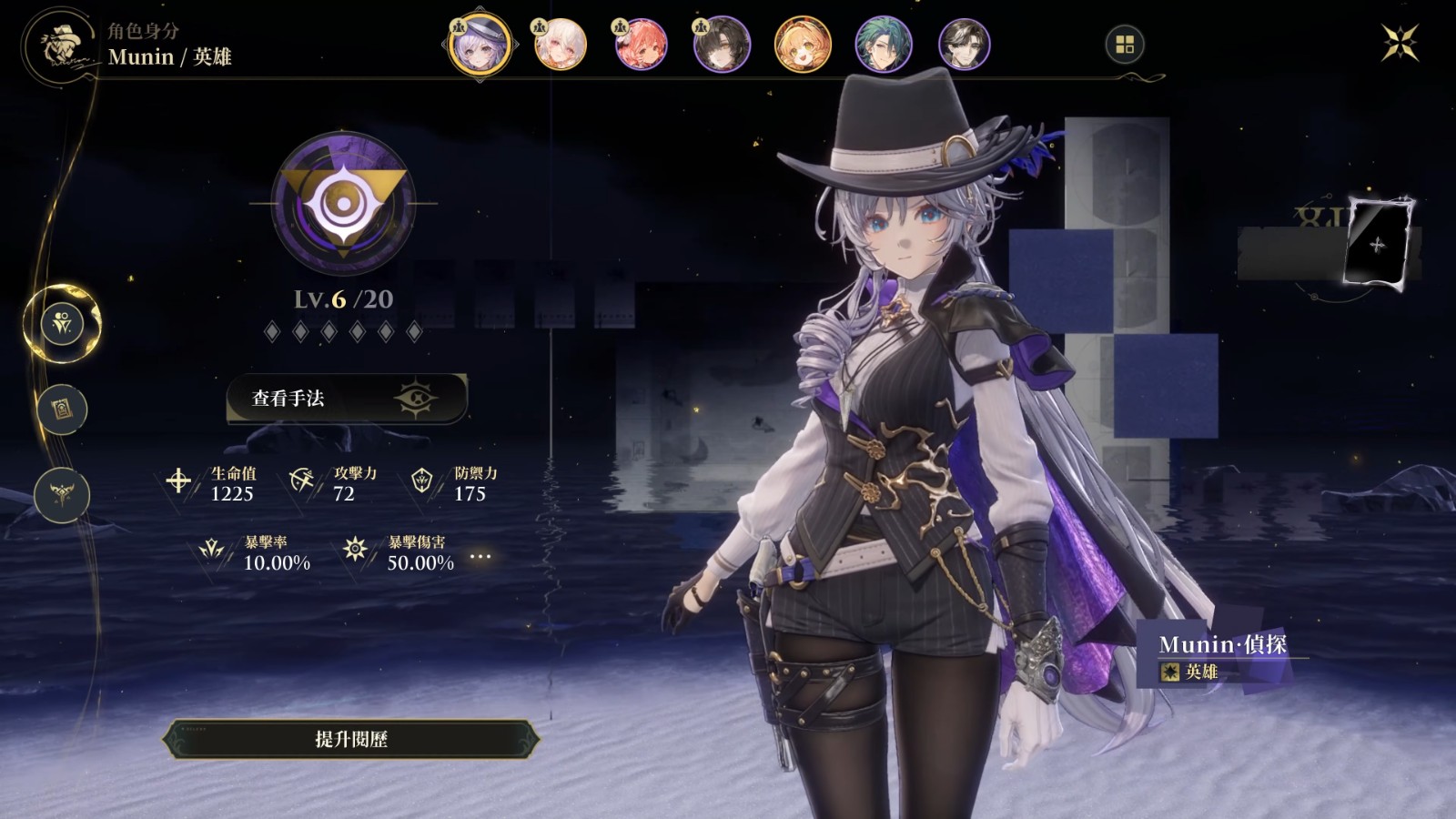1456x819 pixels.
Task: Click the winged emblem icon at the sidebar bottom
Action: click(x=61, y=494)
